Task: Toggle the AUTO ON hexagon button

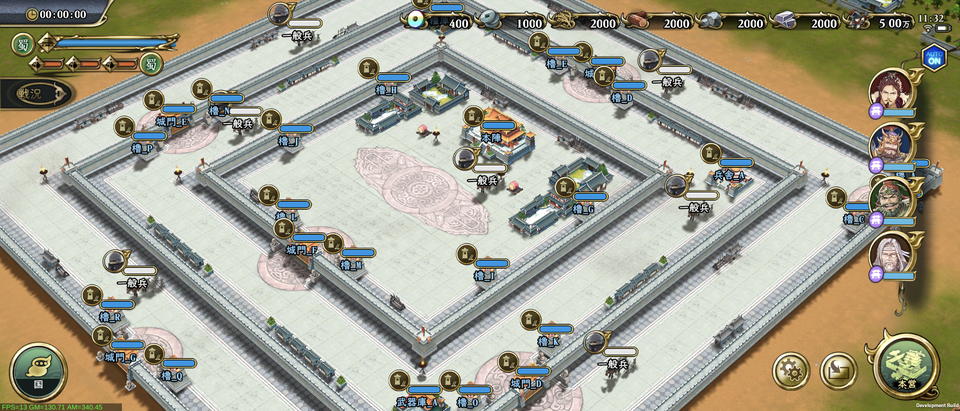Action: coord(935,56)
